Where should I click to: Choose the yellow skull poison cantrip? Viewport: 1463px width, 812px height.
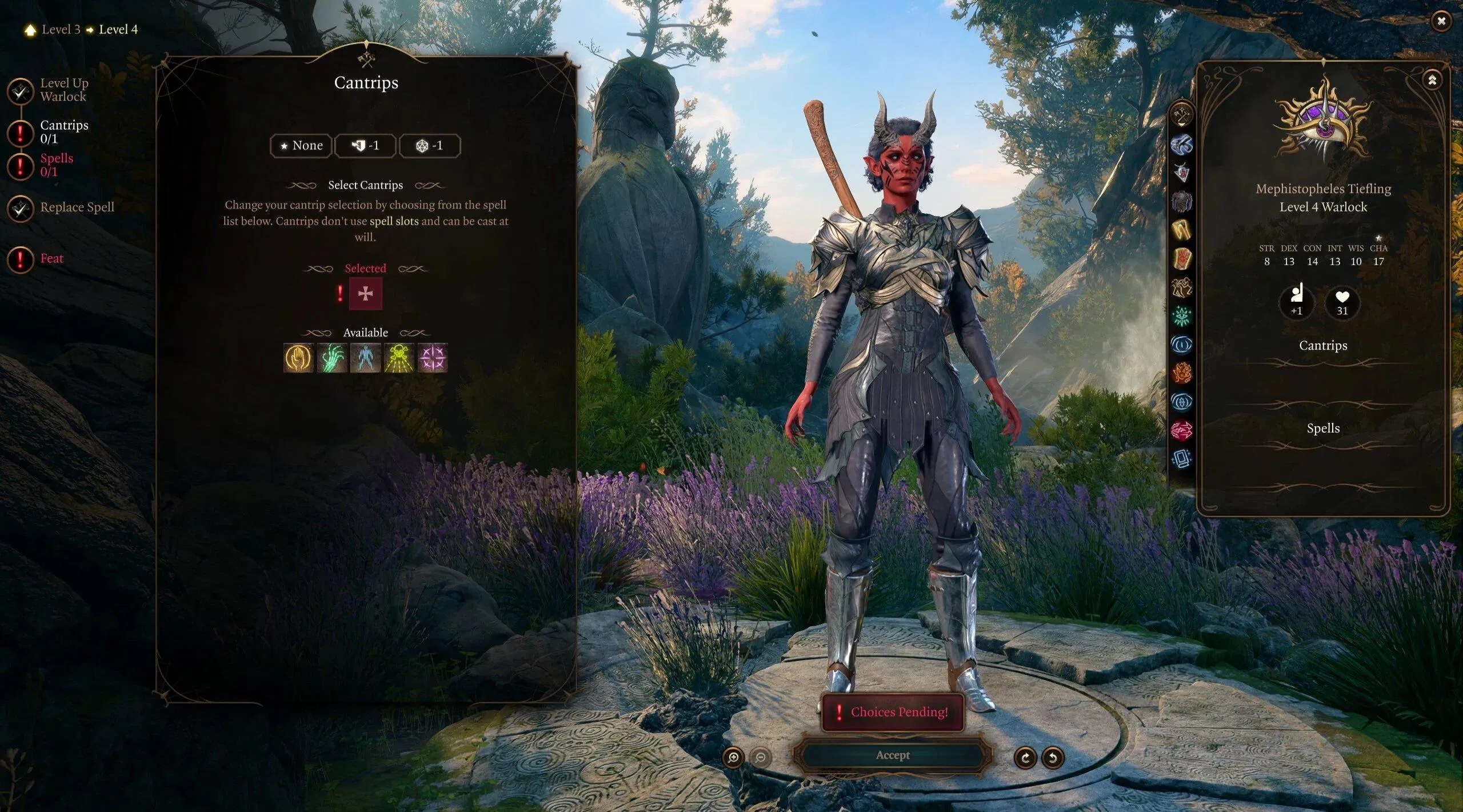(399, 358)
